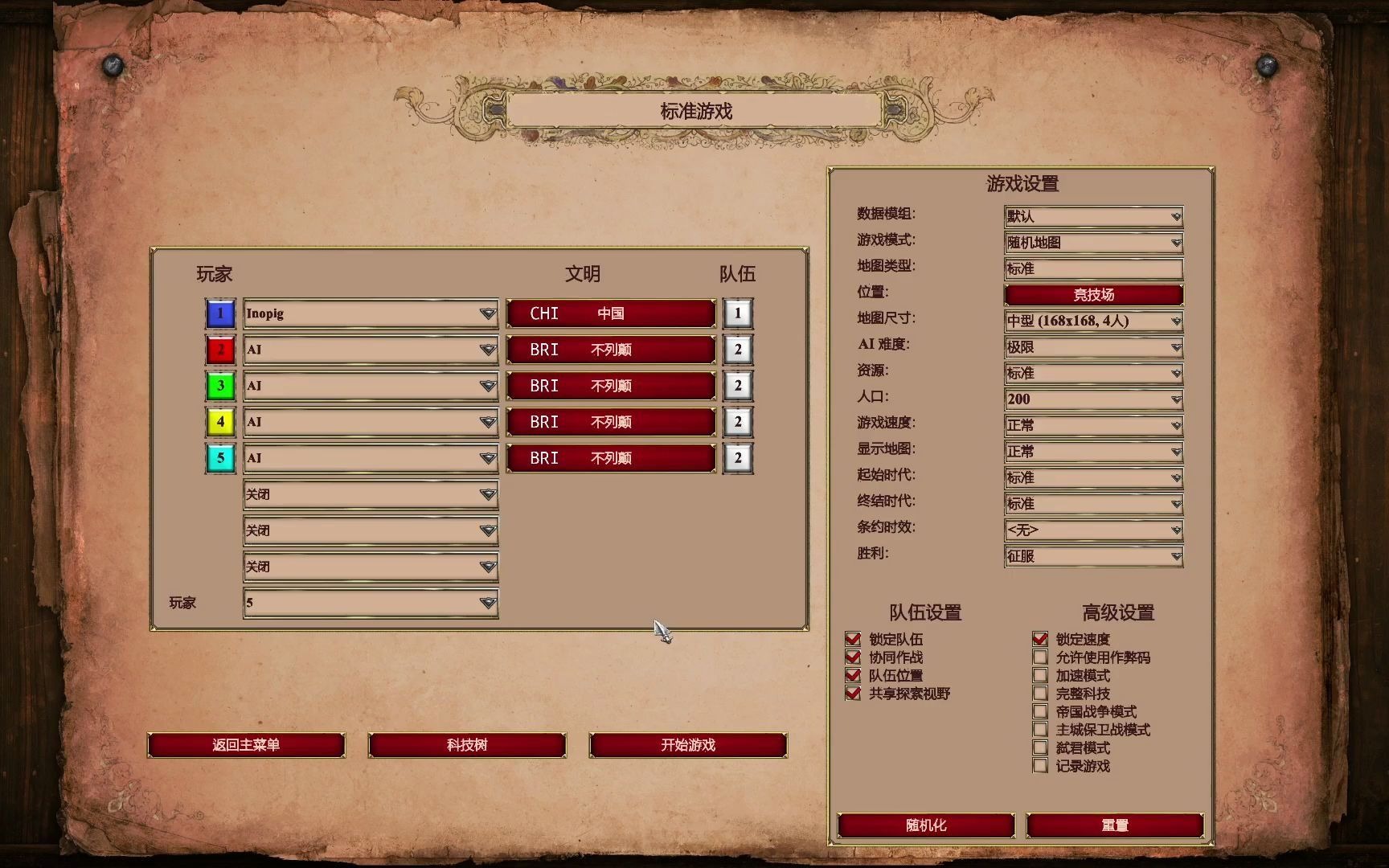Enable the 记录游戏 checkbox

pos(1041,766)
